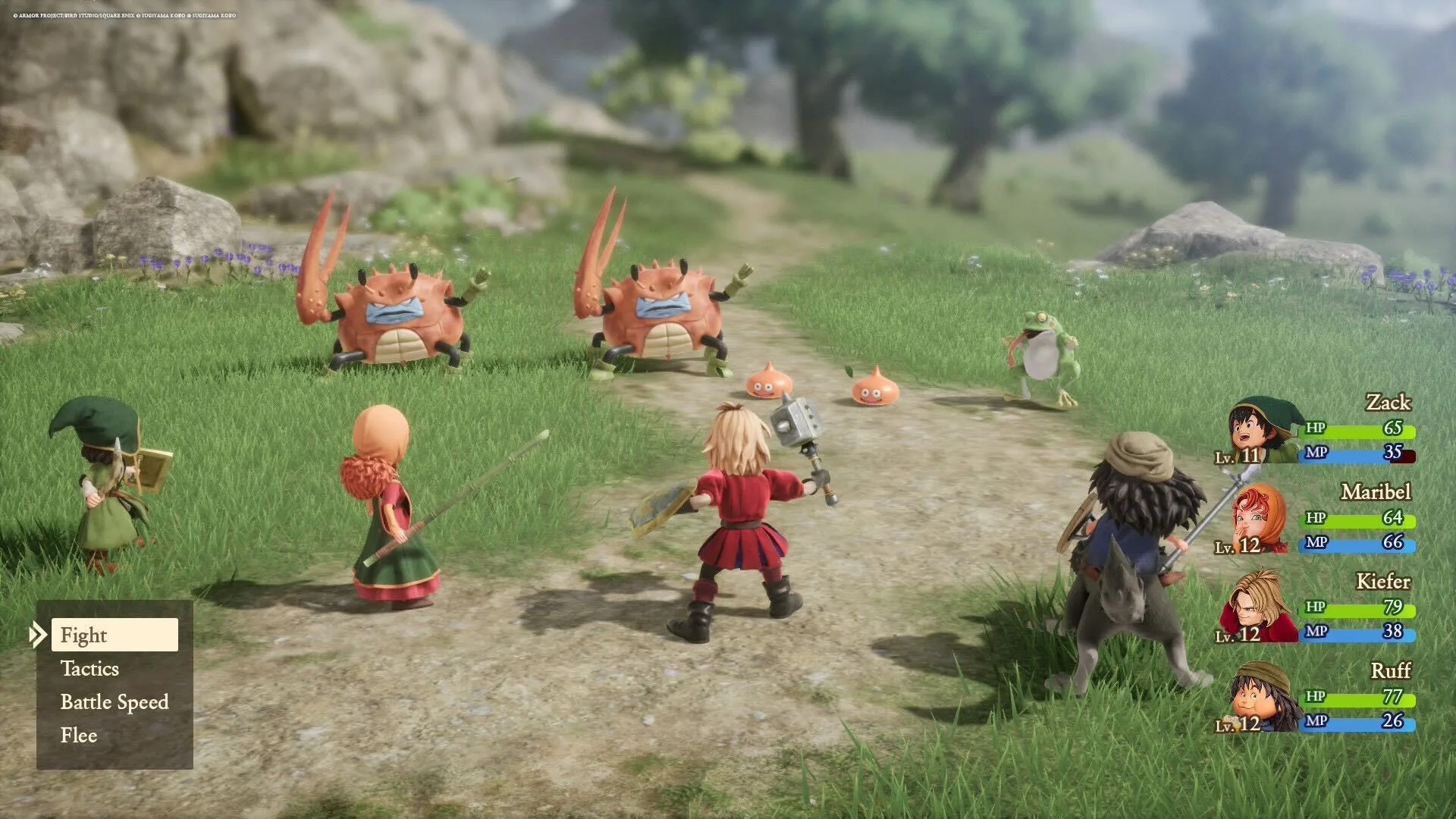Select the Fight command
The height and width of the screenshot is (819, 1456).
(83, 635)
